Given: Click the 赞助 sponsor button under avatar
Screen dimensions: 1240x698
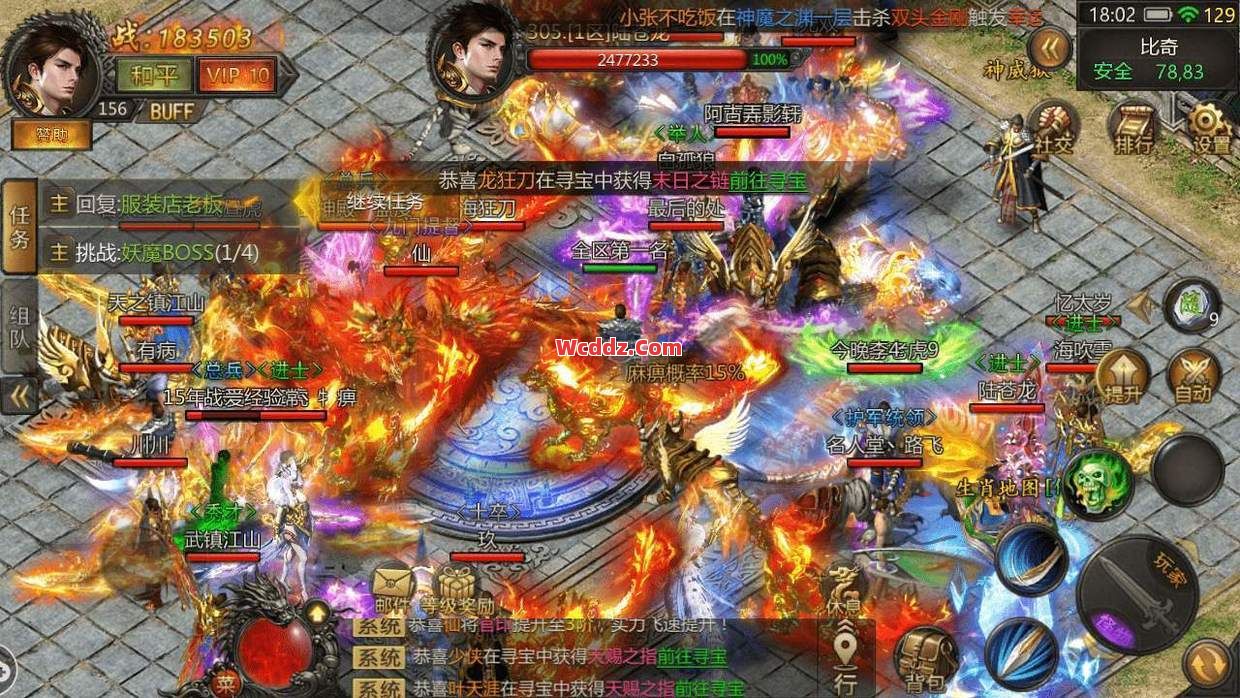Looking at the screenshot, I should (x=51, y=133).
